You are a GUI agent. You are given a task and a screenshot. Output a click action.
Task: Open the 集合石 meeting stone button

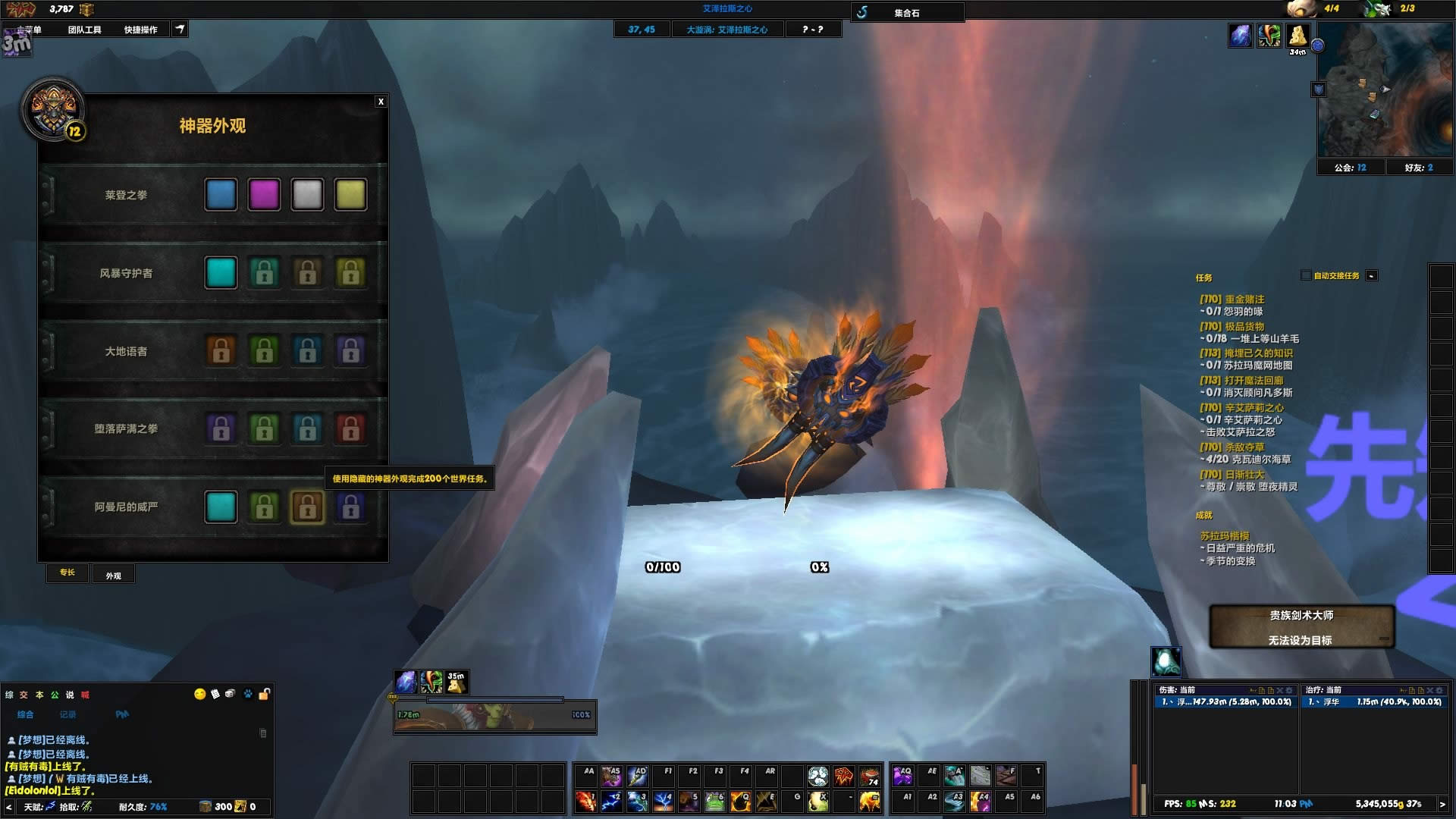pos(907,13)
